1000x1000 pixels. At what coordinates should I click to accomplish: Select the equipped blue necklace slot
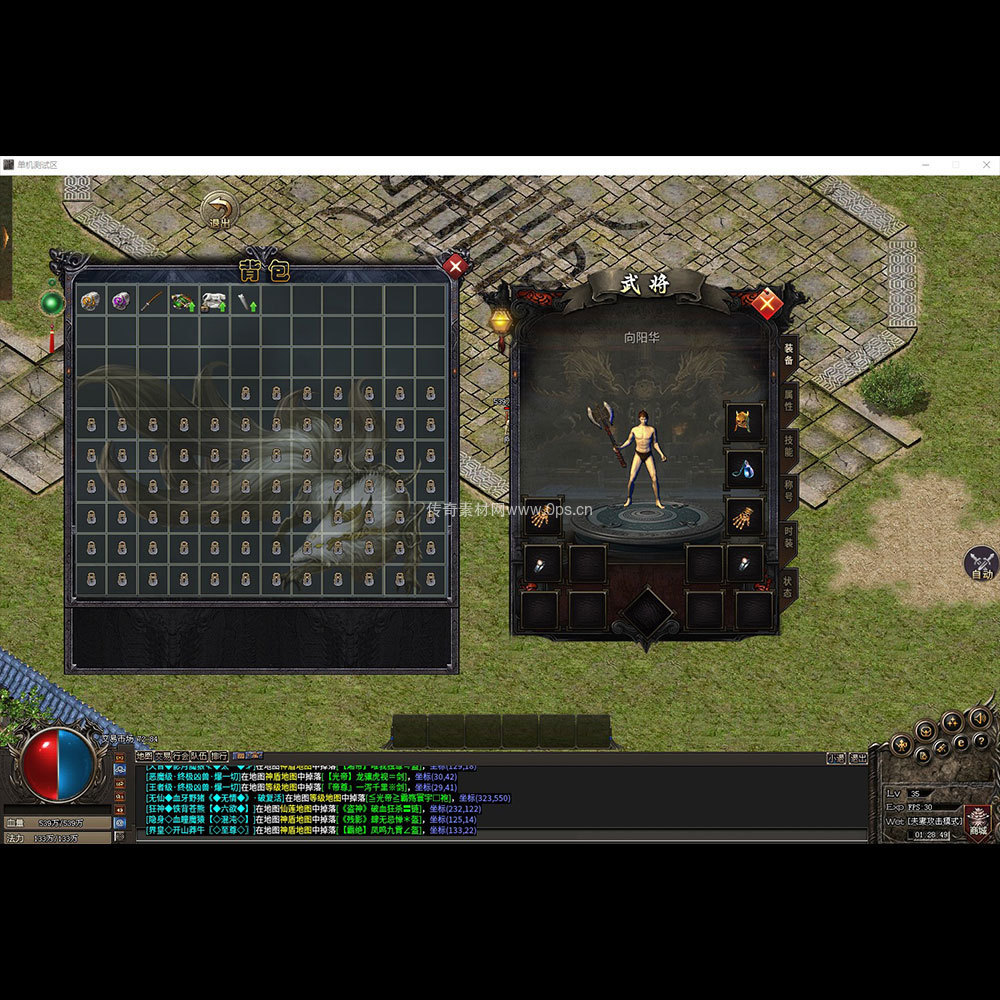(x=743, y=468)
